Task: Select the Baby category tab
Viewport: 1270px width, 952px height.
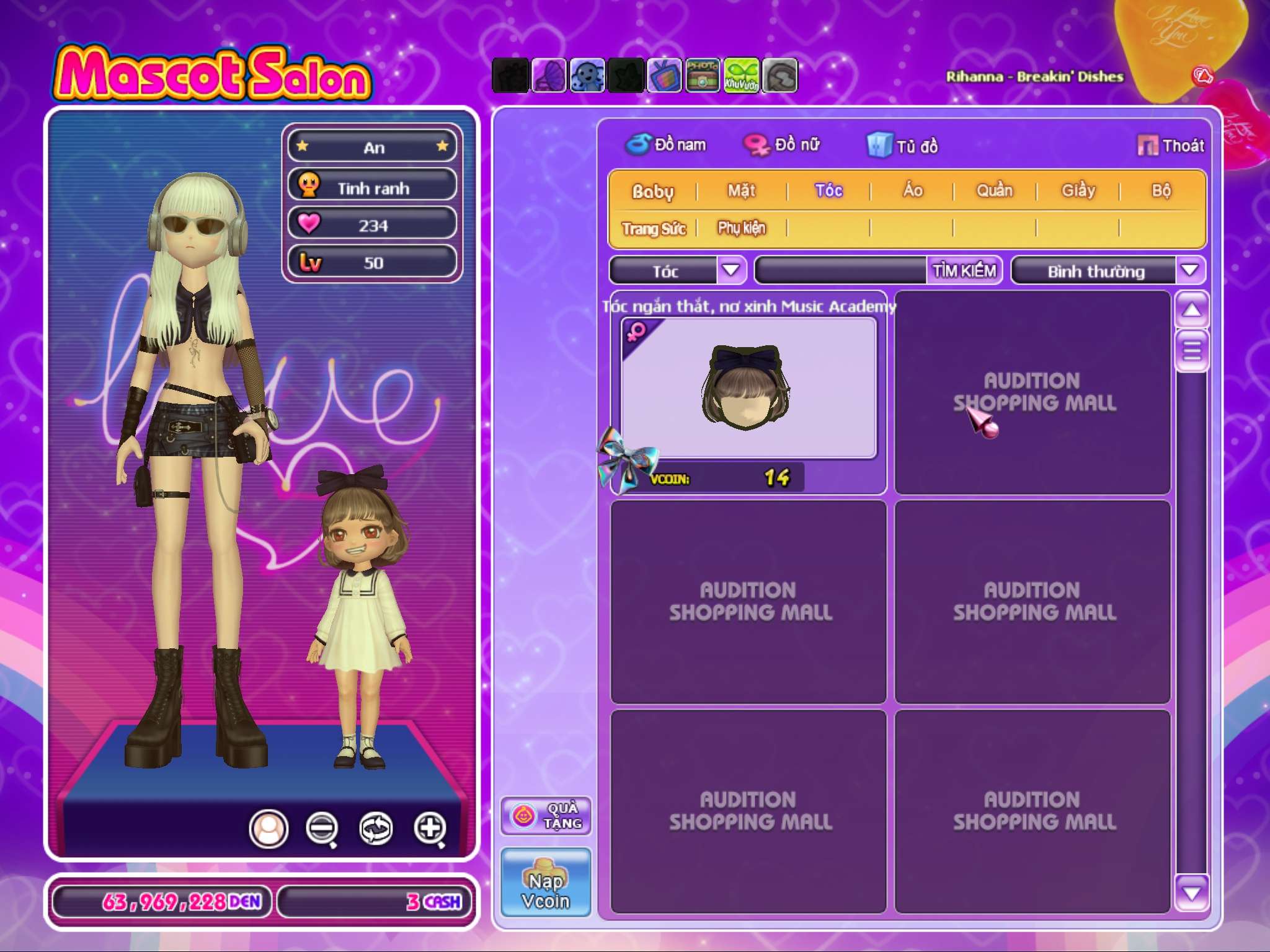Action: click(x=652, y=191)
